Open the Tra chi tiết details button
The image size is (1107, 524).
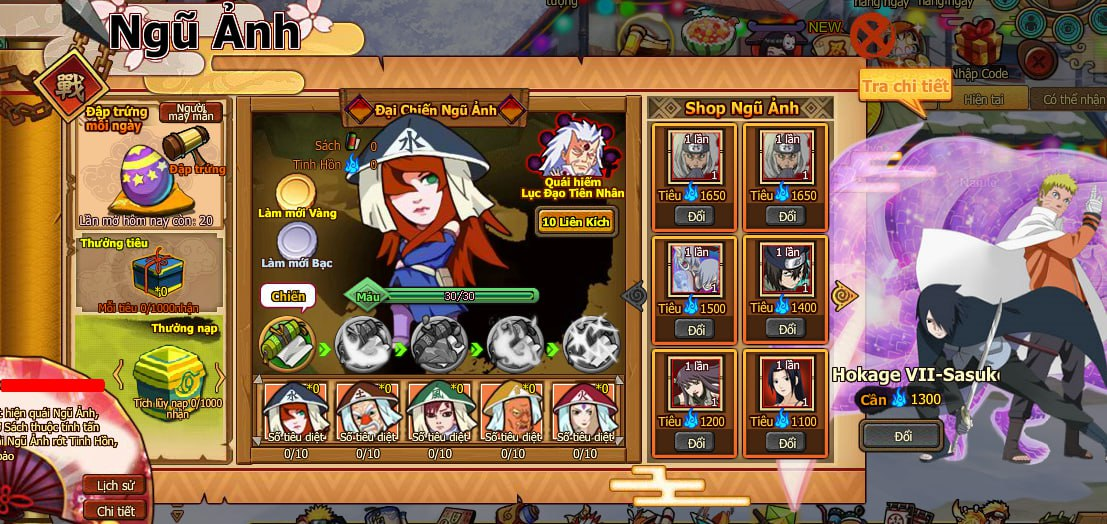[x=905, y=86]
